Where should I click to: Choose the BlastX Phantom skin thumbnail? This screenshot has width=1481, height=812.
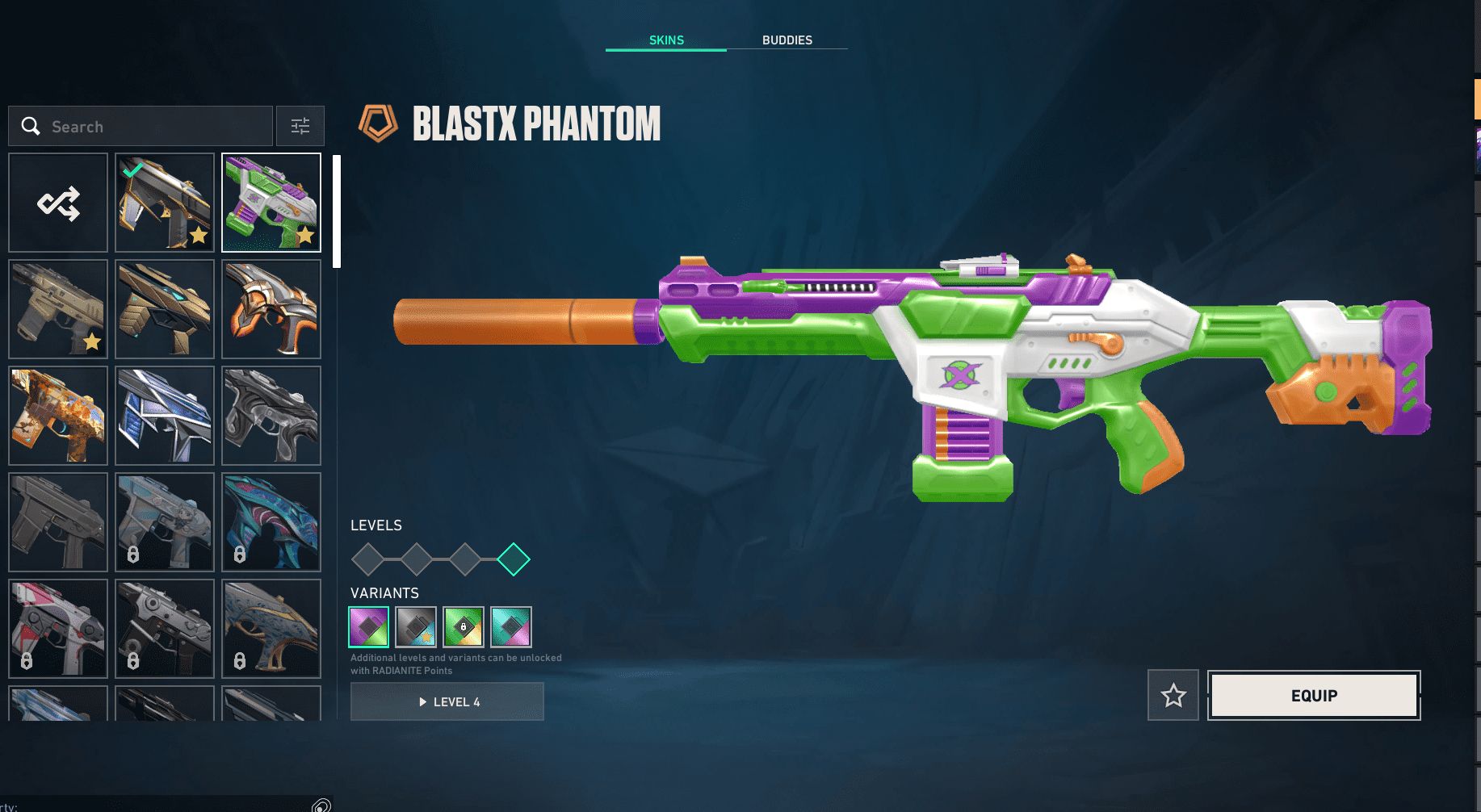pyautogui.click(x=271, y=203)
